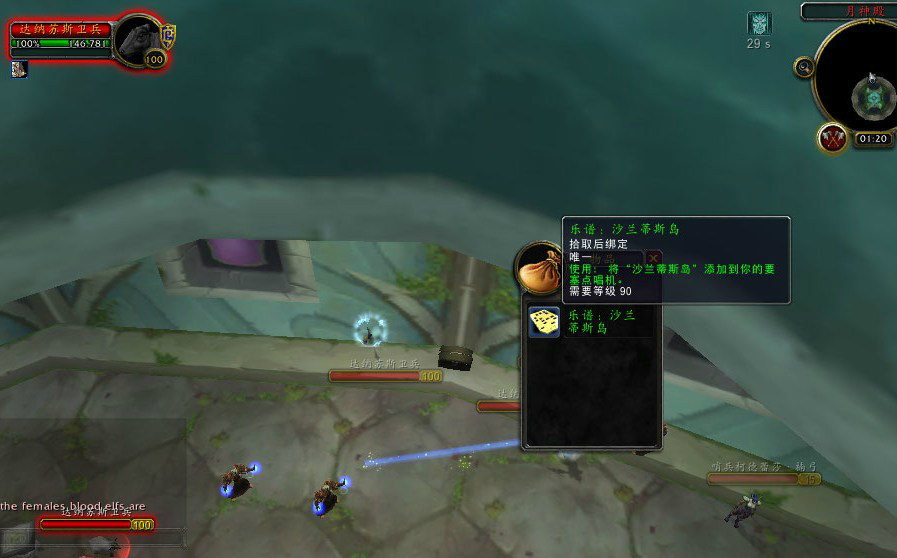Open the 01:20 clock button

pos(873,139)
